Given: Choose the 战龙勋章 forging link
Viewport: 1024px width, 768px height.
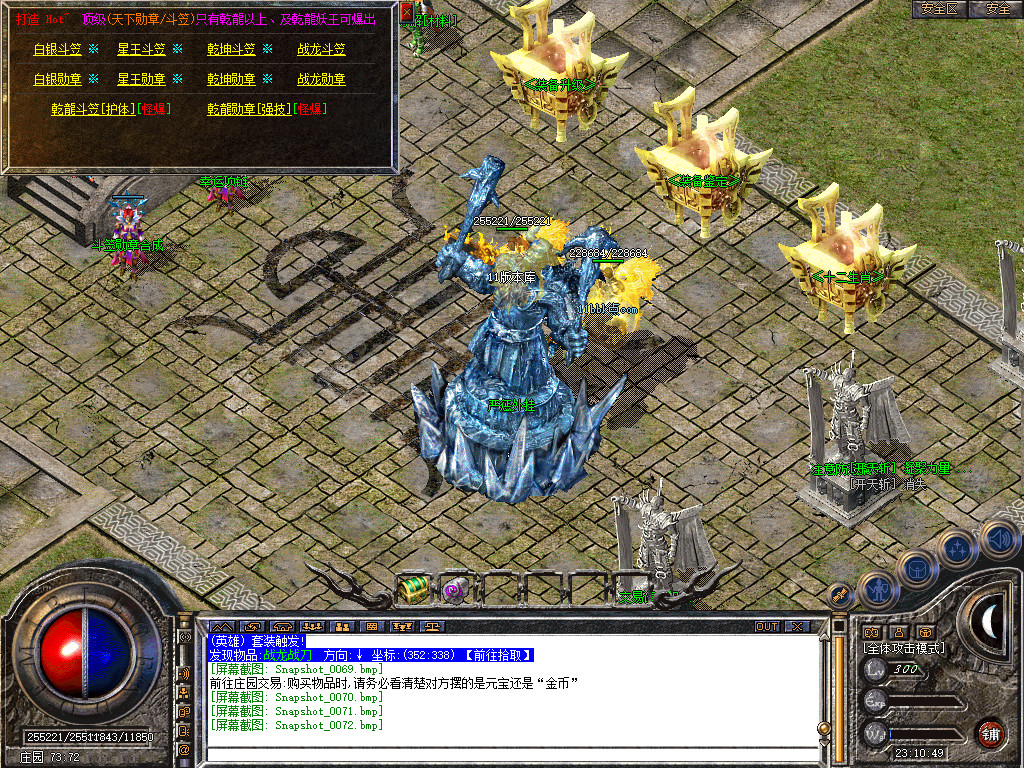Looking at the screenshot, I should click(321, 79).
